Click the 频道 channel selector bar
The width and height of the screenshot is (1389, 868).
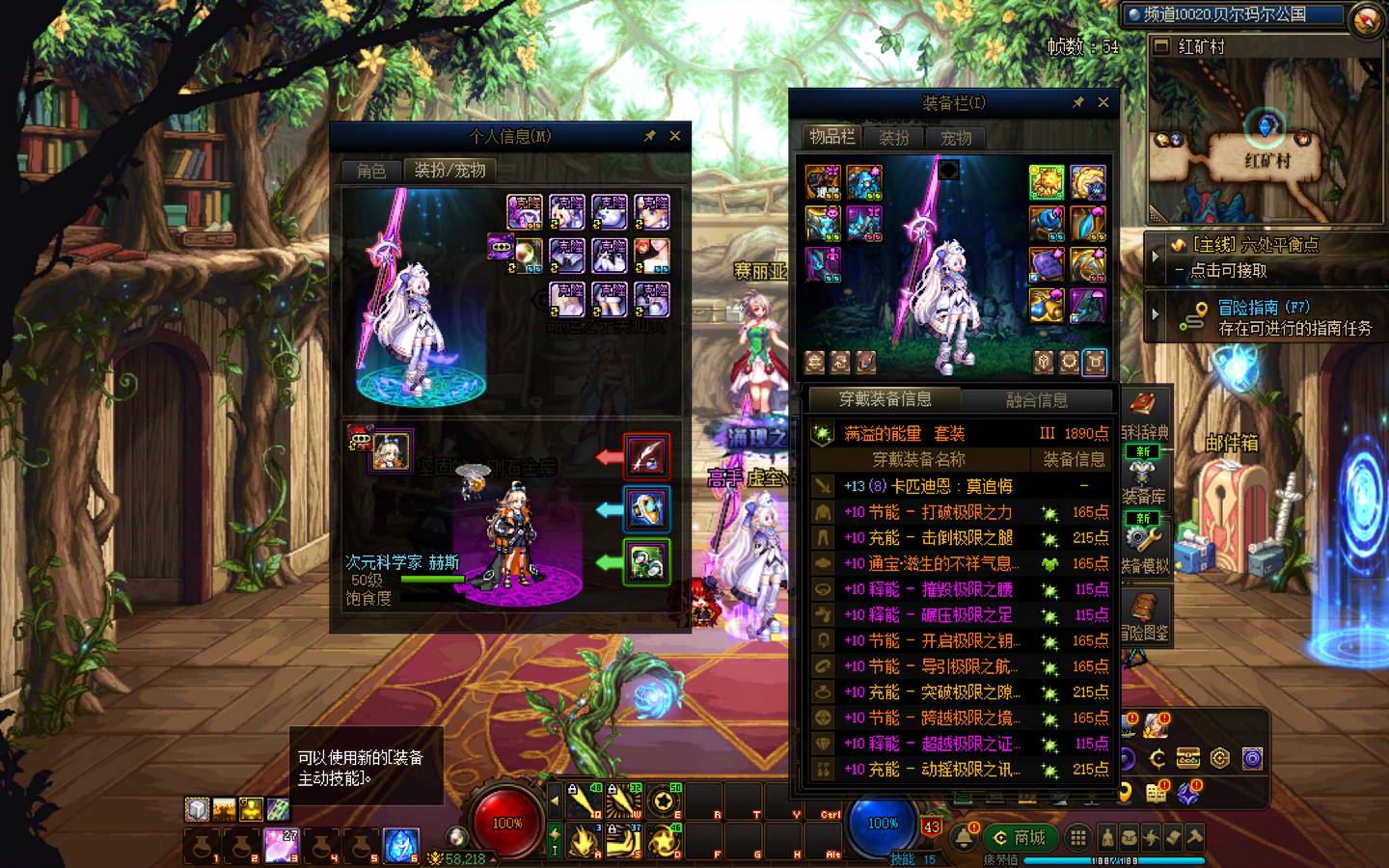pos(1233,14)
